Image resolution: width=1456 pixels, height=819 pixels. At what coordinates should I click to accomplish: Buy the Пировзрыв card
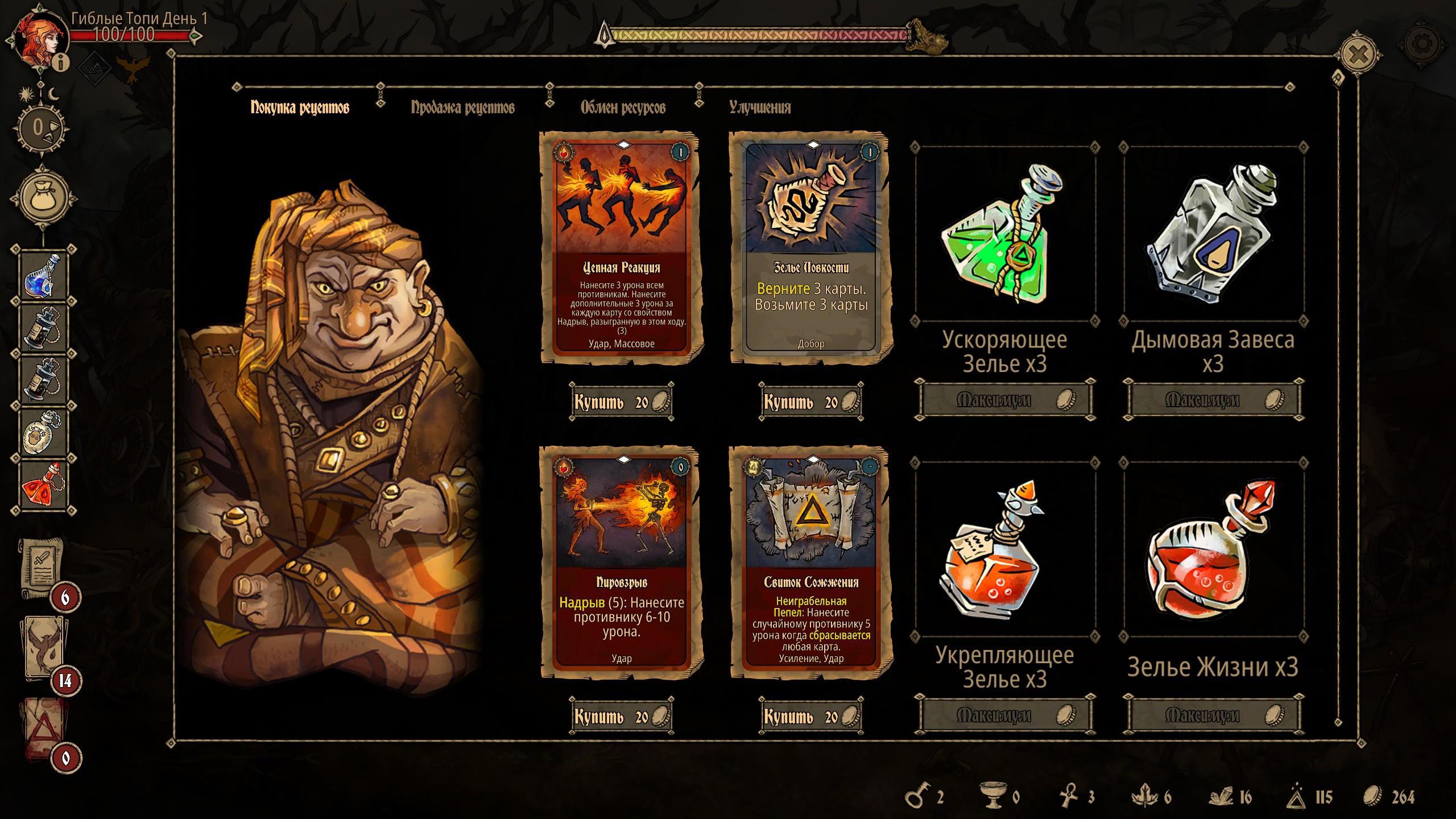point(622,717)
